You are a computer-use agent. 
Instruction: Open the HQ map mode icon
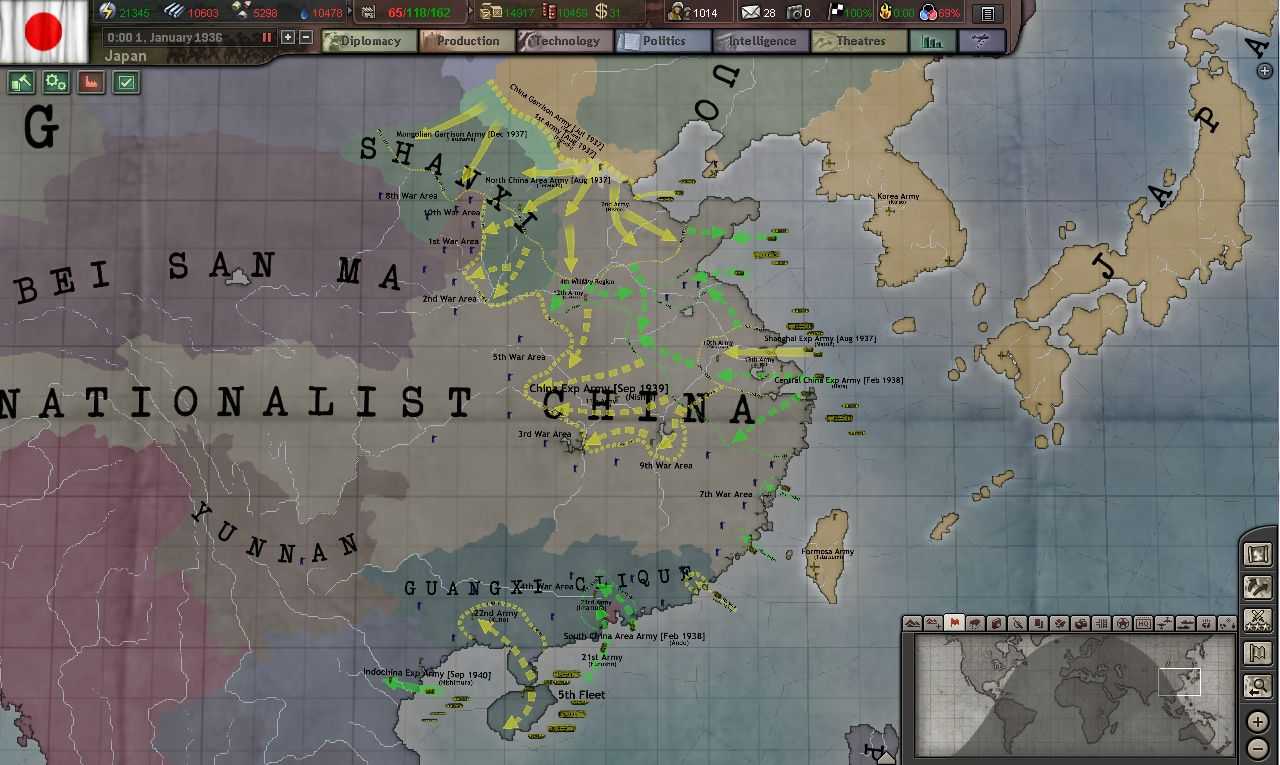[x=1142, y=622]
